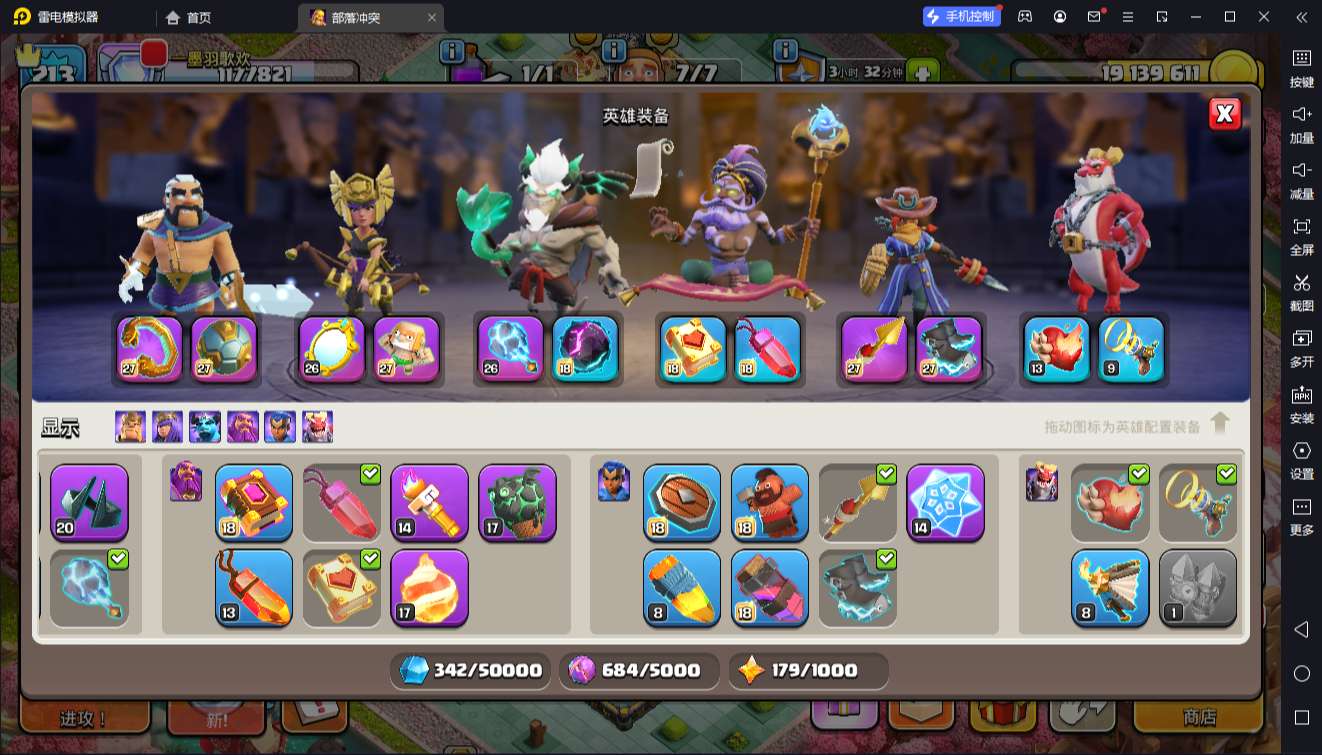
Task: Select the dark spiked equipment level 20
Action: pyautogui.click(x=89, y=502)
